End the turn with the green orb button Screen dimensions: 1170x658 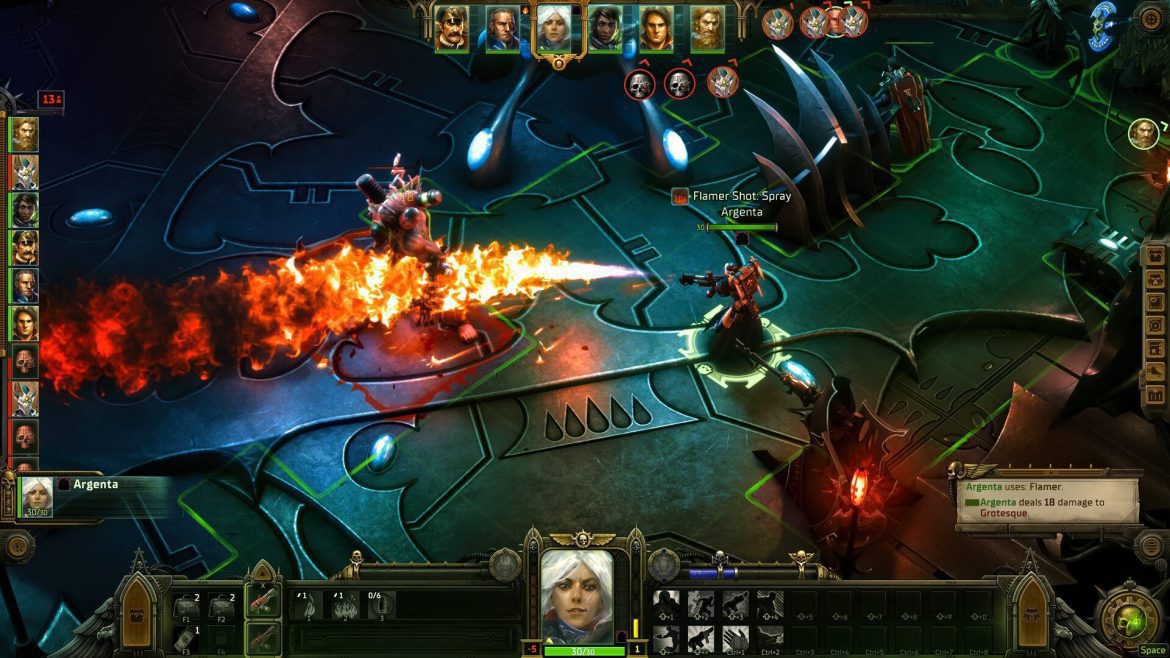click(x=1129, y=621)
